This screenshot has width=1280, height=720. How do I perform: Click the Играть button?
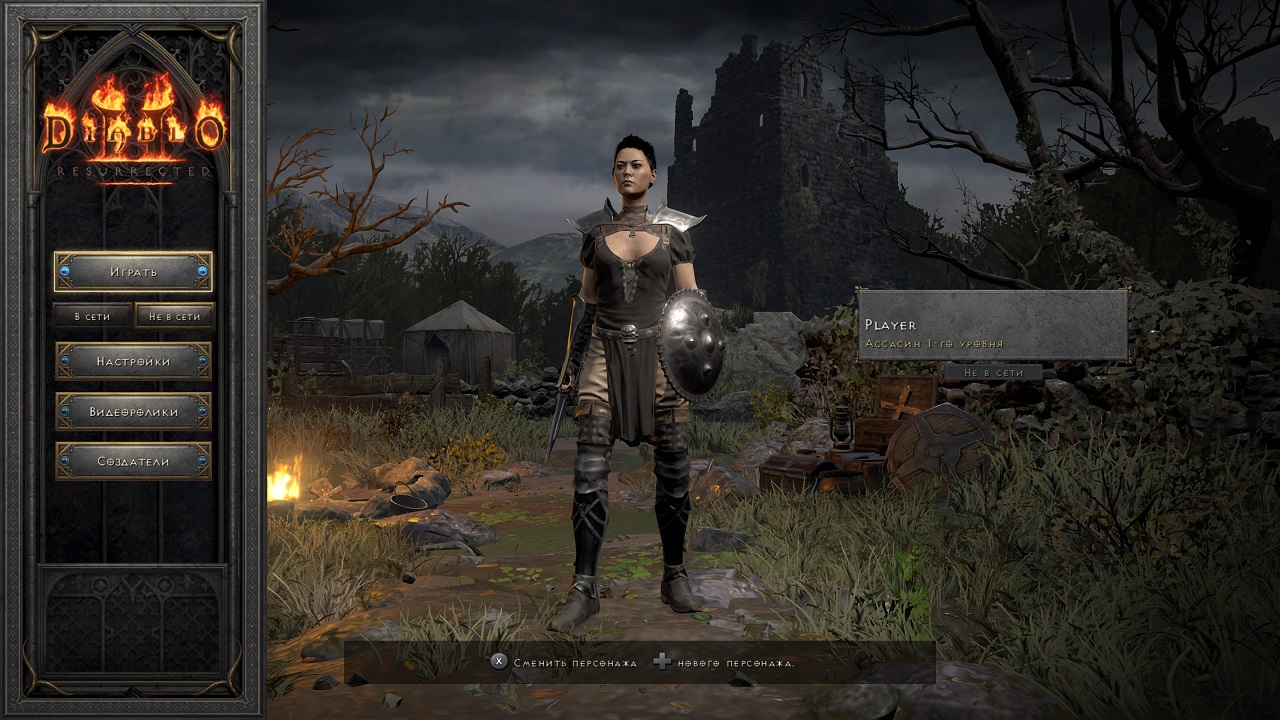(x=133, y=271)
